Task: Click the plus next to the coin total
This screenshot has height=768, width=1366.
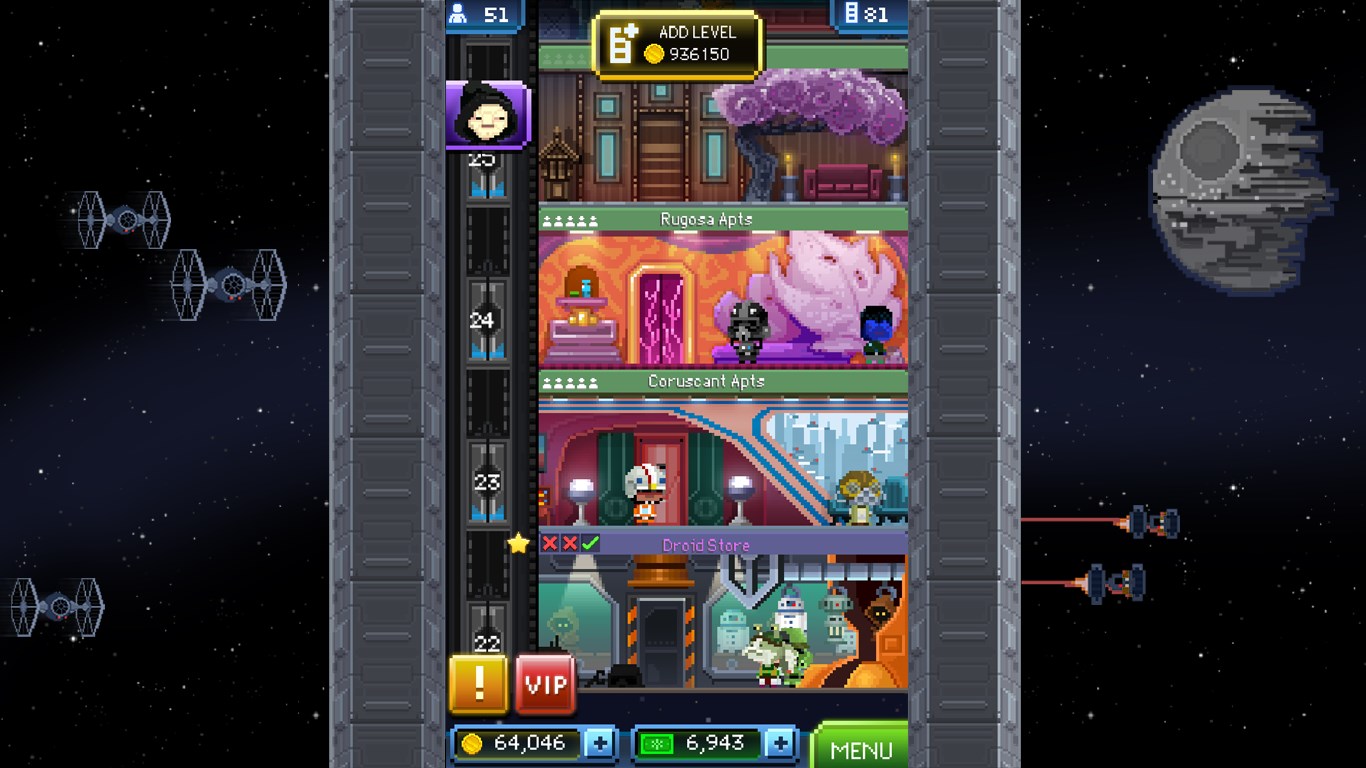Action: tap(601, 742)
